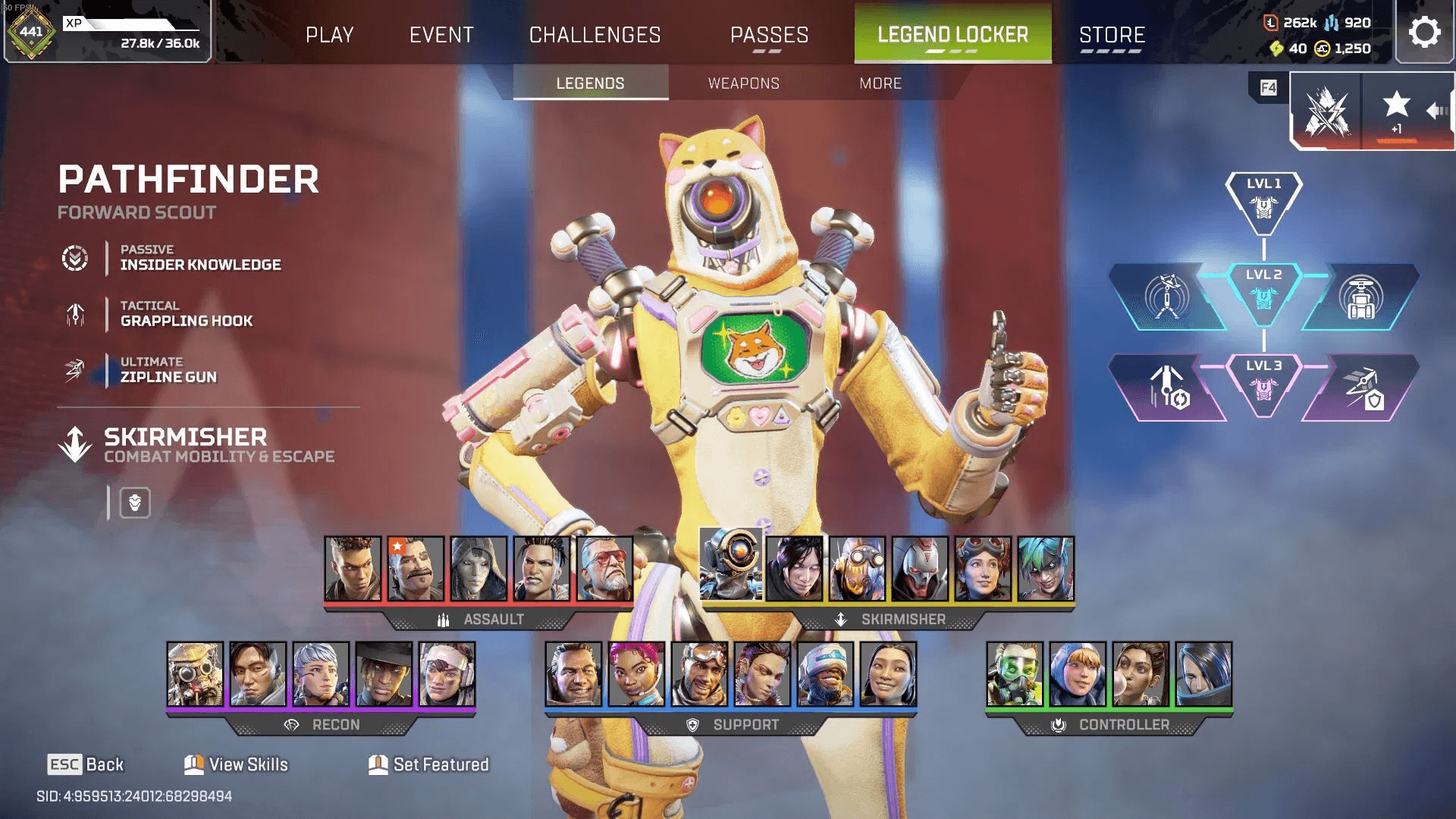Click the Back button
Viewport: 1456px width, 819px height.
(x=86, y=764)
